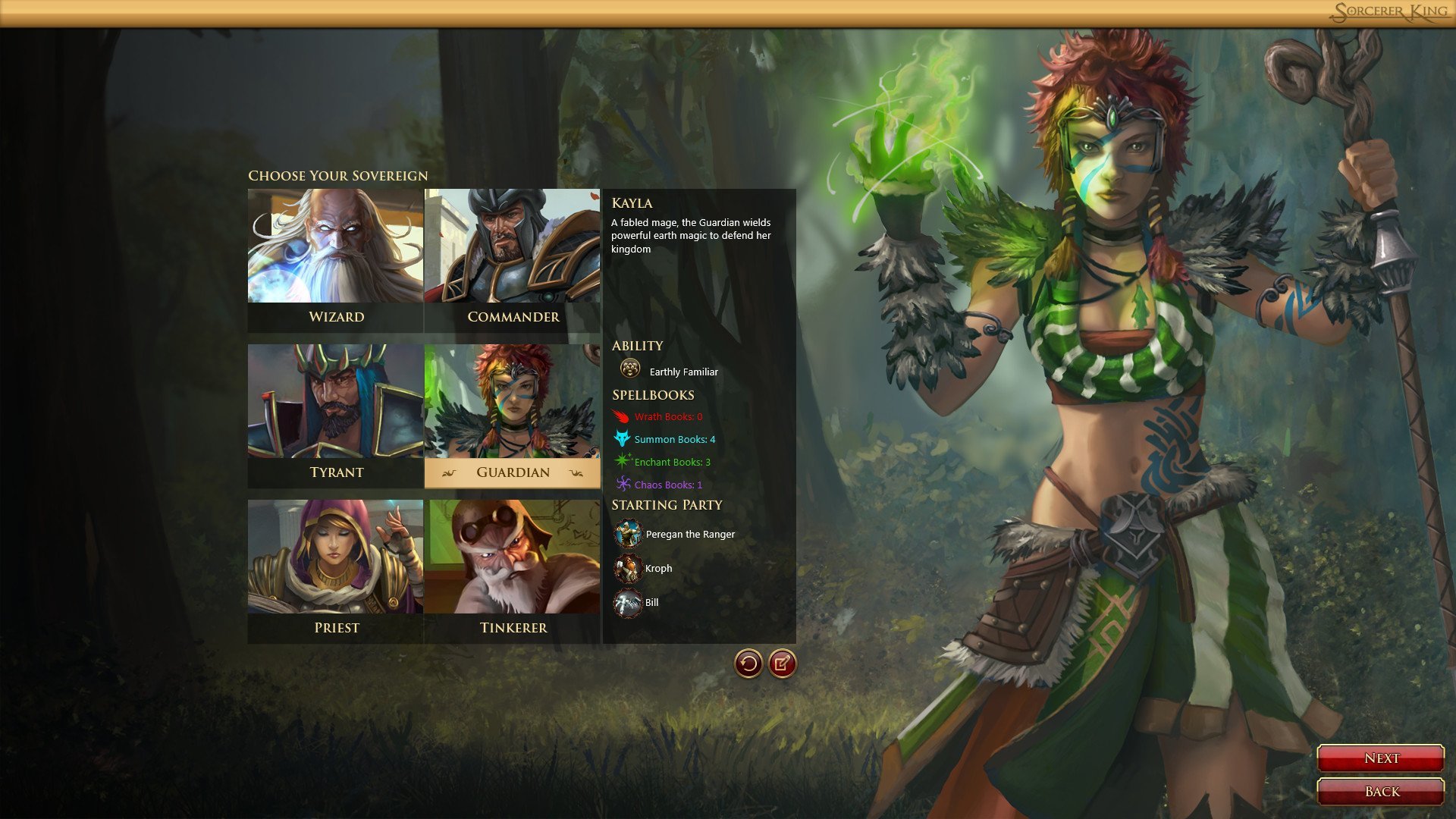Click the Wrath Books spellbook entry

pyautogui.click(x=667, y=416)
